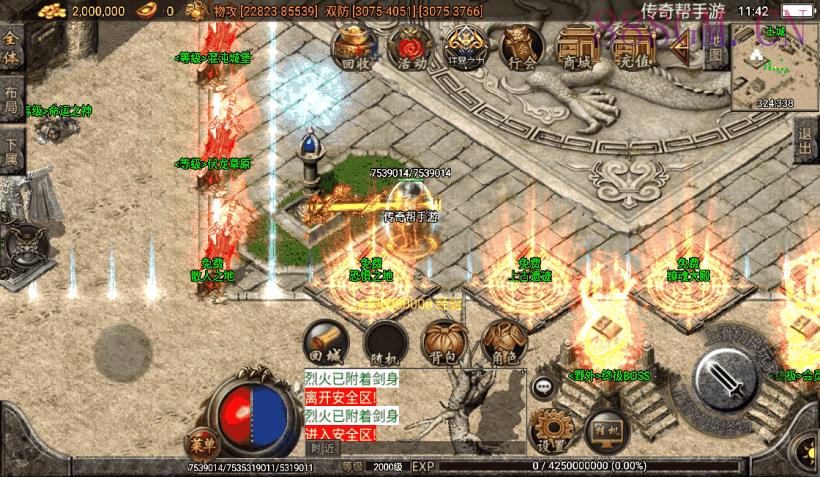The width and height of the screenshot is (820, 477).
Task: Open the 活动 events icon
Action: (x=408, y=48)
